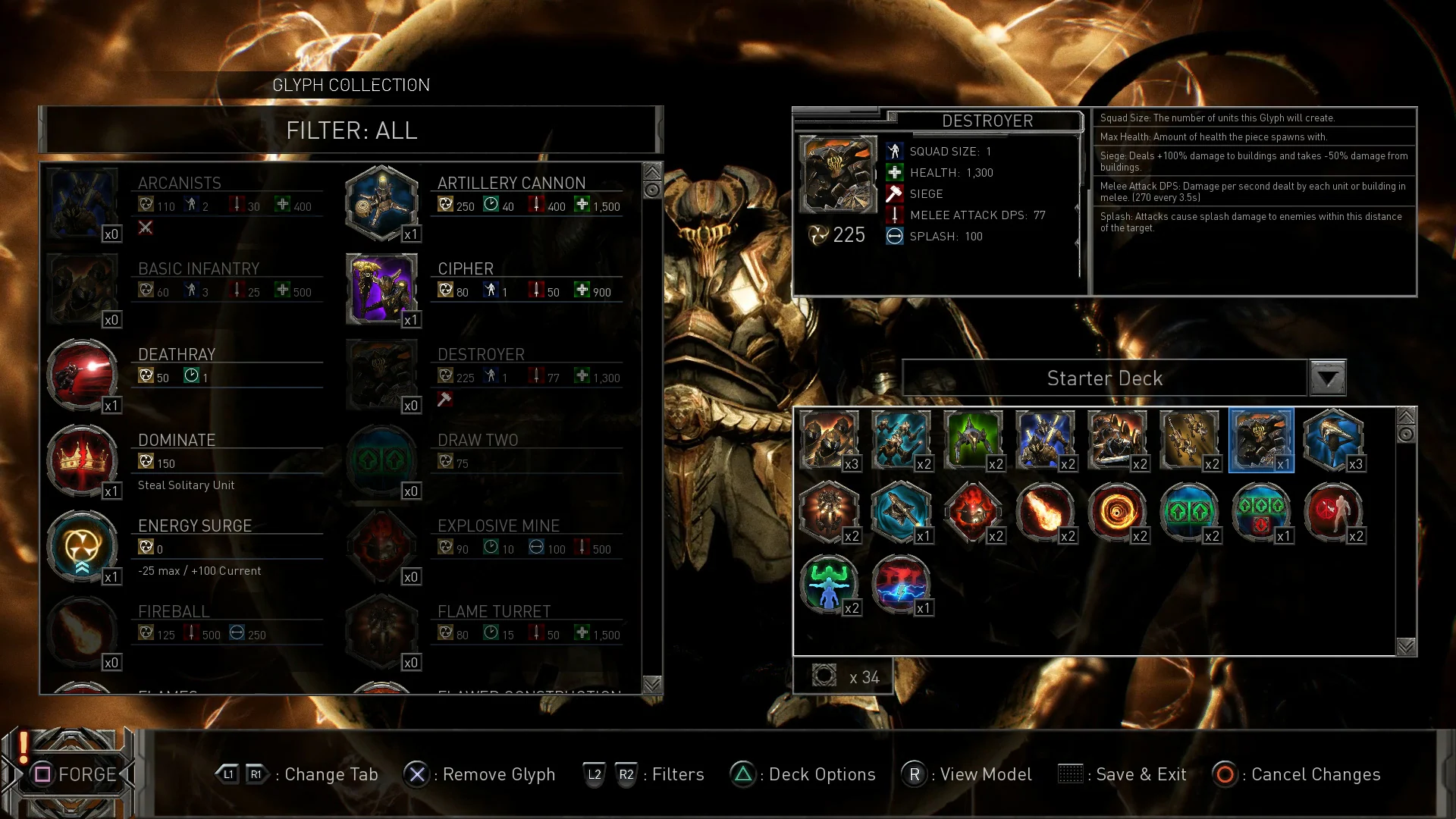
Task: Select the purple Cipher glyph
Action: pos(382,288)
